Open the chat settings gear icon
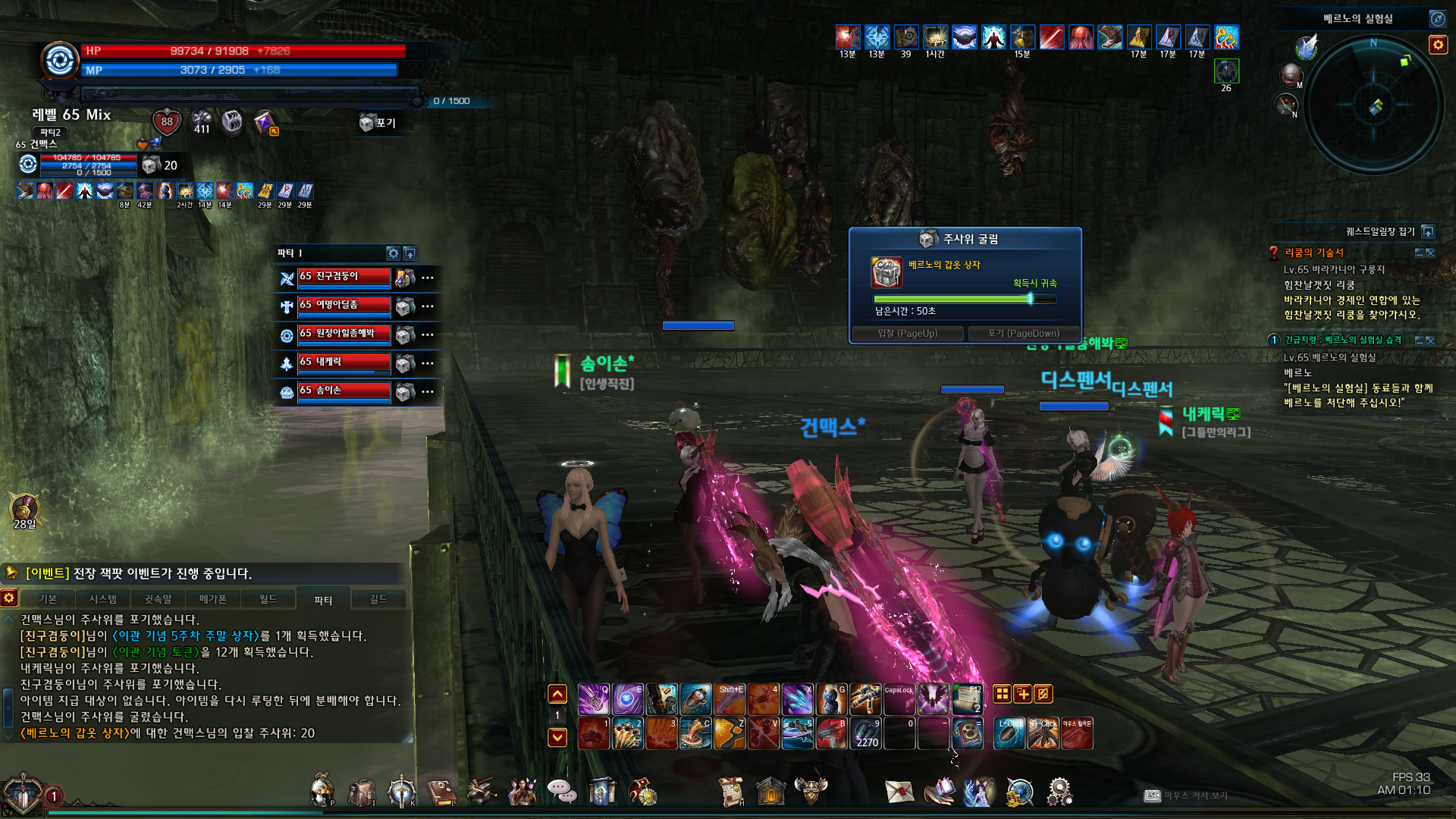 [9, 598]
